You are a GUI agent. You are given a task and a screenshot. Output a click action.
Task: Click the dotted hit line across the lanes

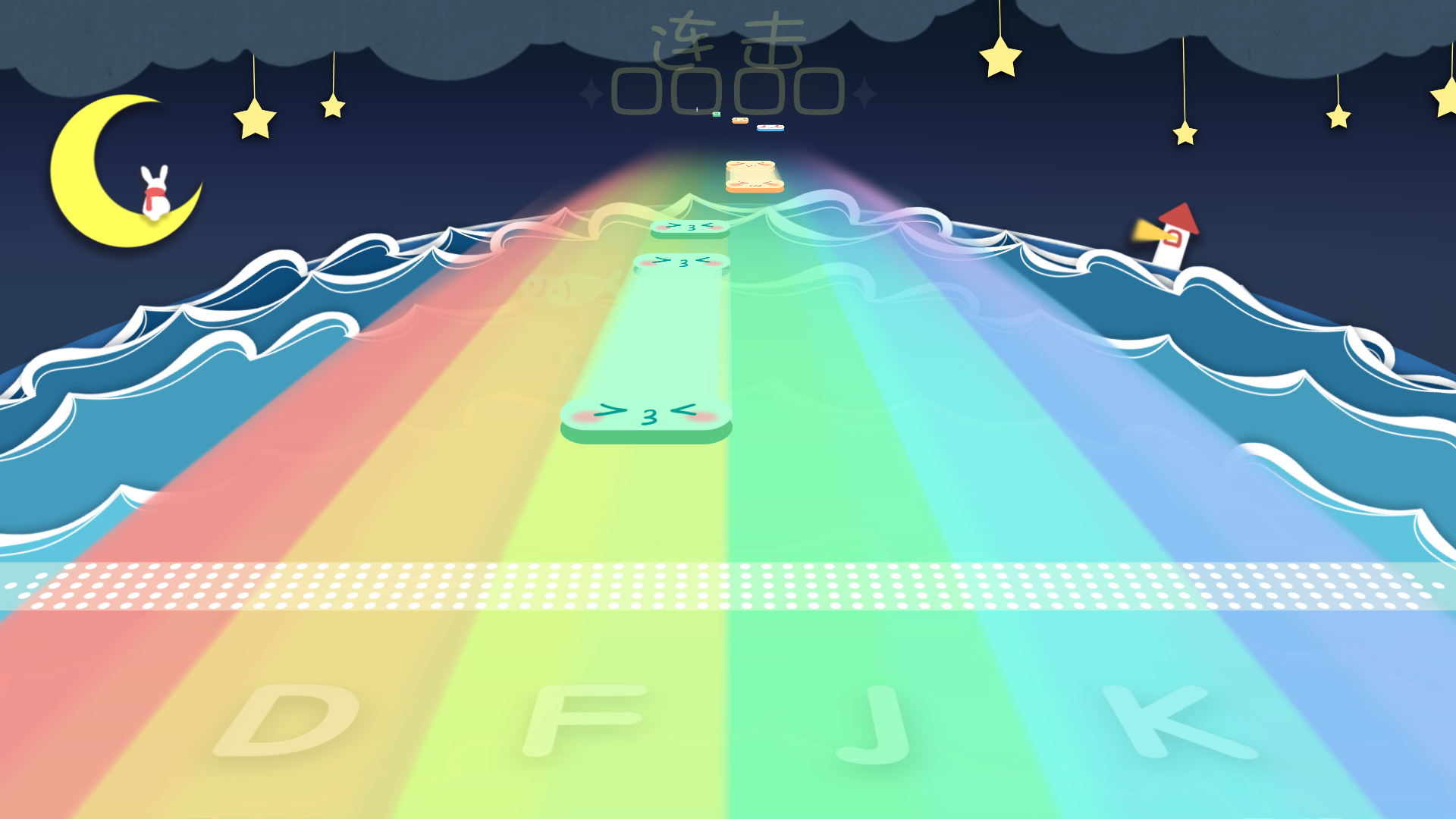coord(728,588)
